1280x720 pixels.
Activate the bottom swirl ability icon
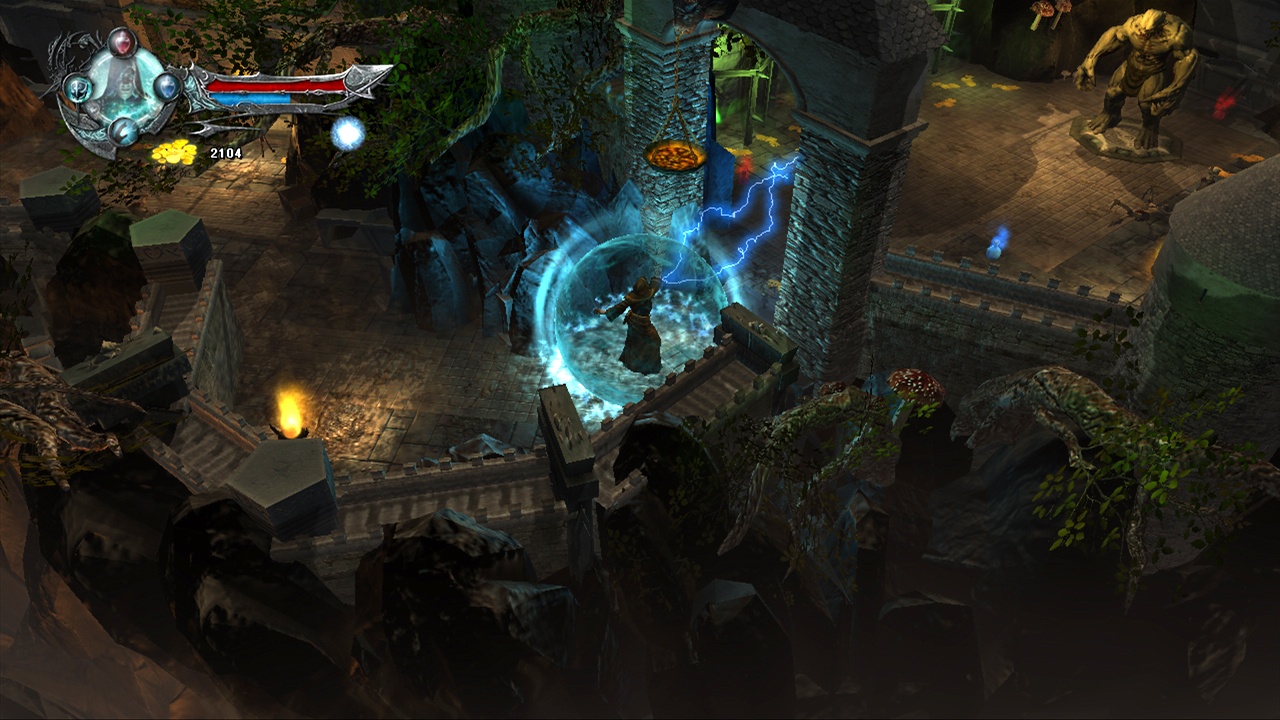coord(122,132)
